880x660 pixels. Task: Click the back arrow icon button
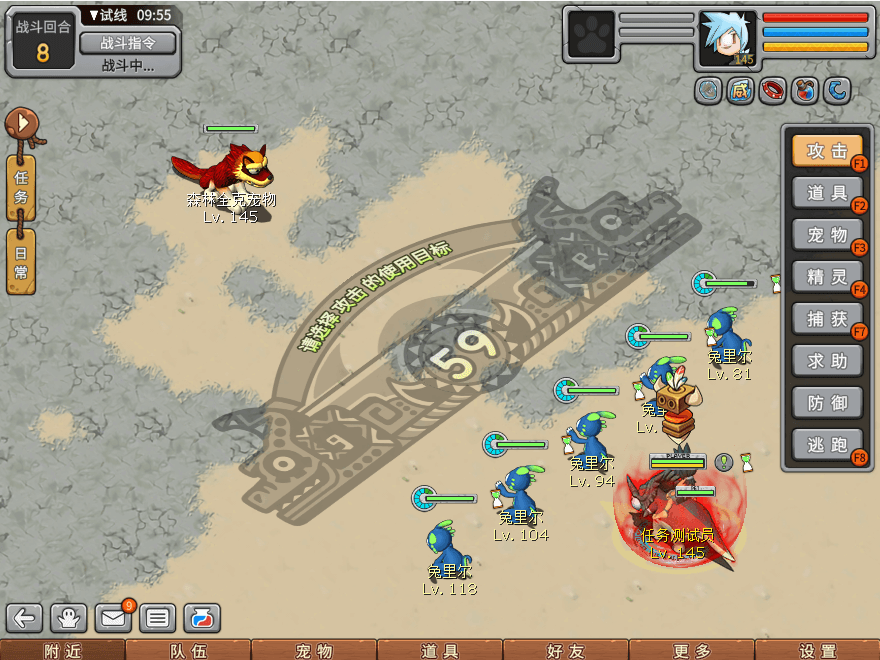[x=25, y=618]
